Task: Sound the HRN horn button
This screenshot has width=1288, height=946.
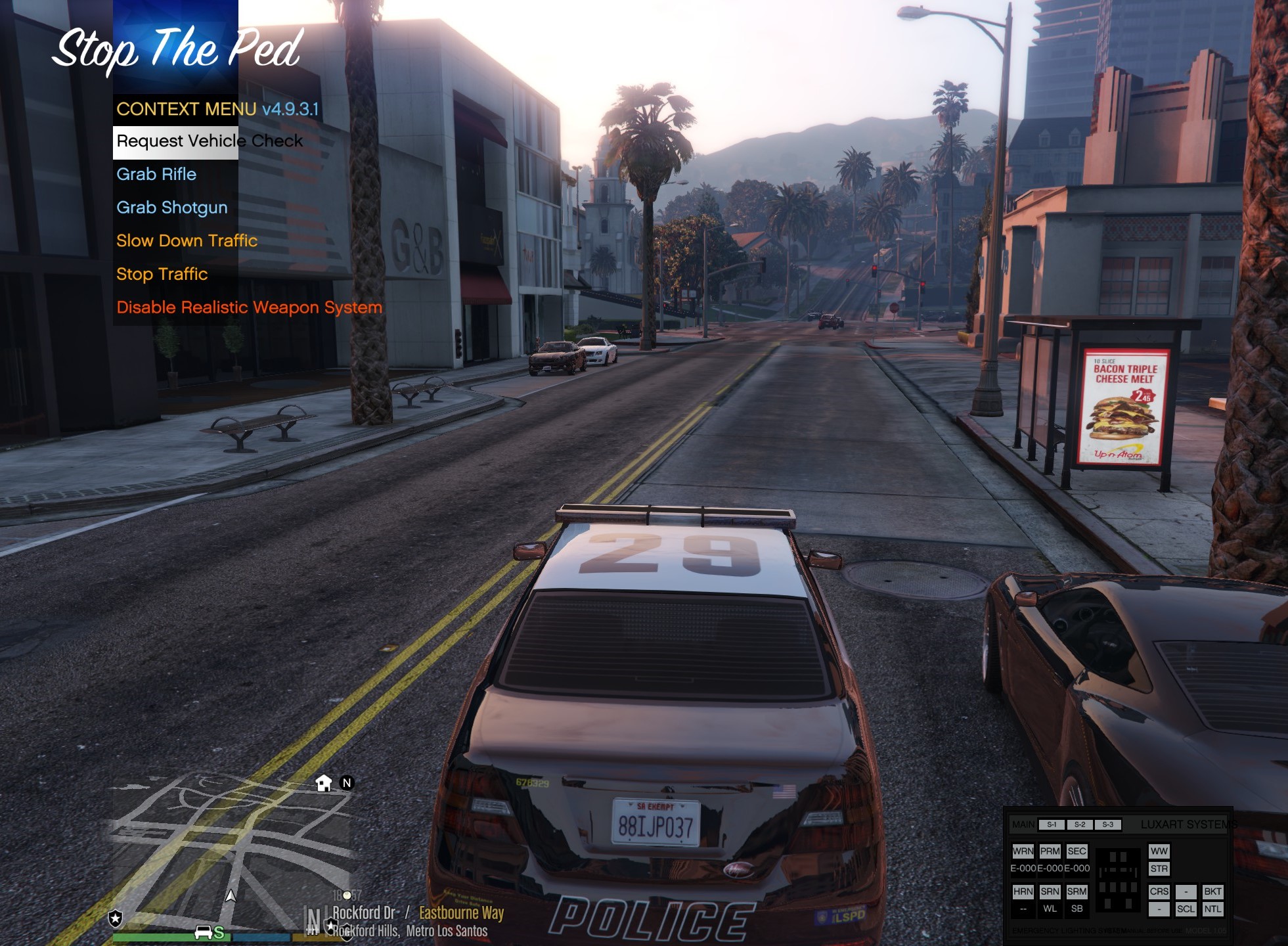Action: click(x=1023, y=891)
